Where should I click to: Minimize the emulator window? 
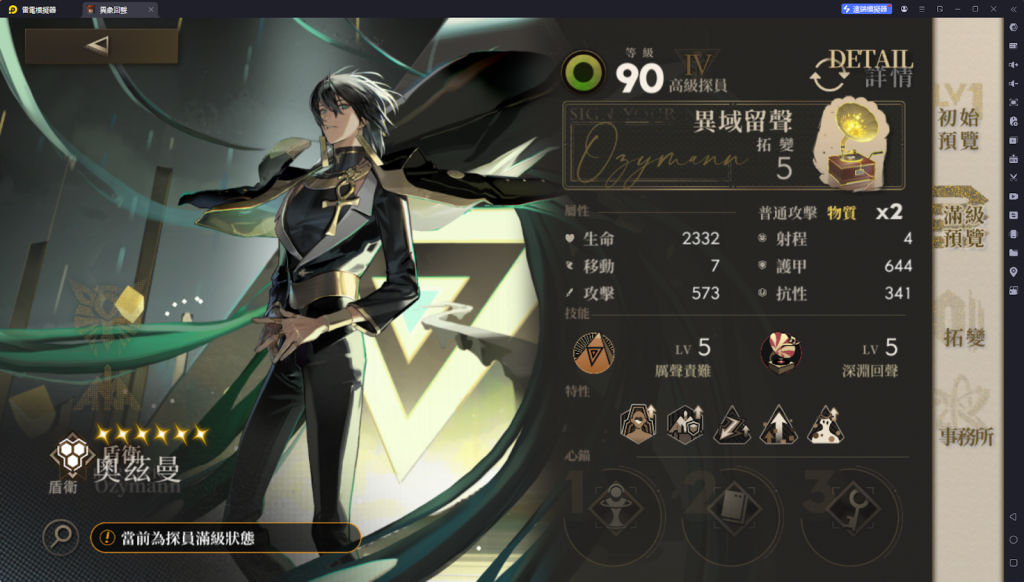[x=957, y=9]
